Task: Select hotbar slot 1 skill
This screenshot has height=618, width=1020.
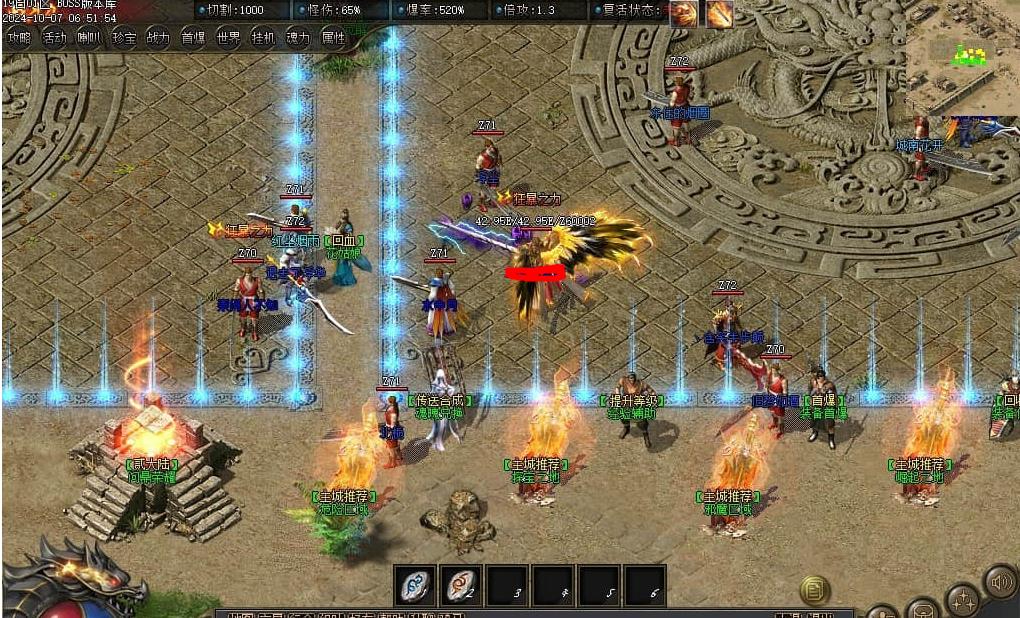Action: tap(414, 584)
